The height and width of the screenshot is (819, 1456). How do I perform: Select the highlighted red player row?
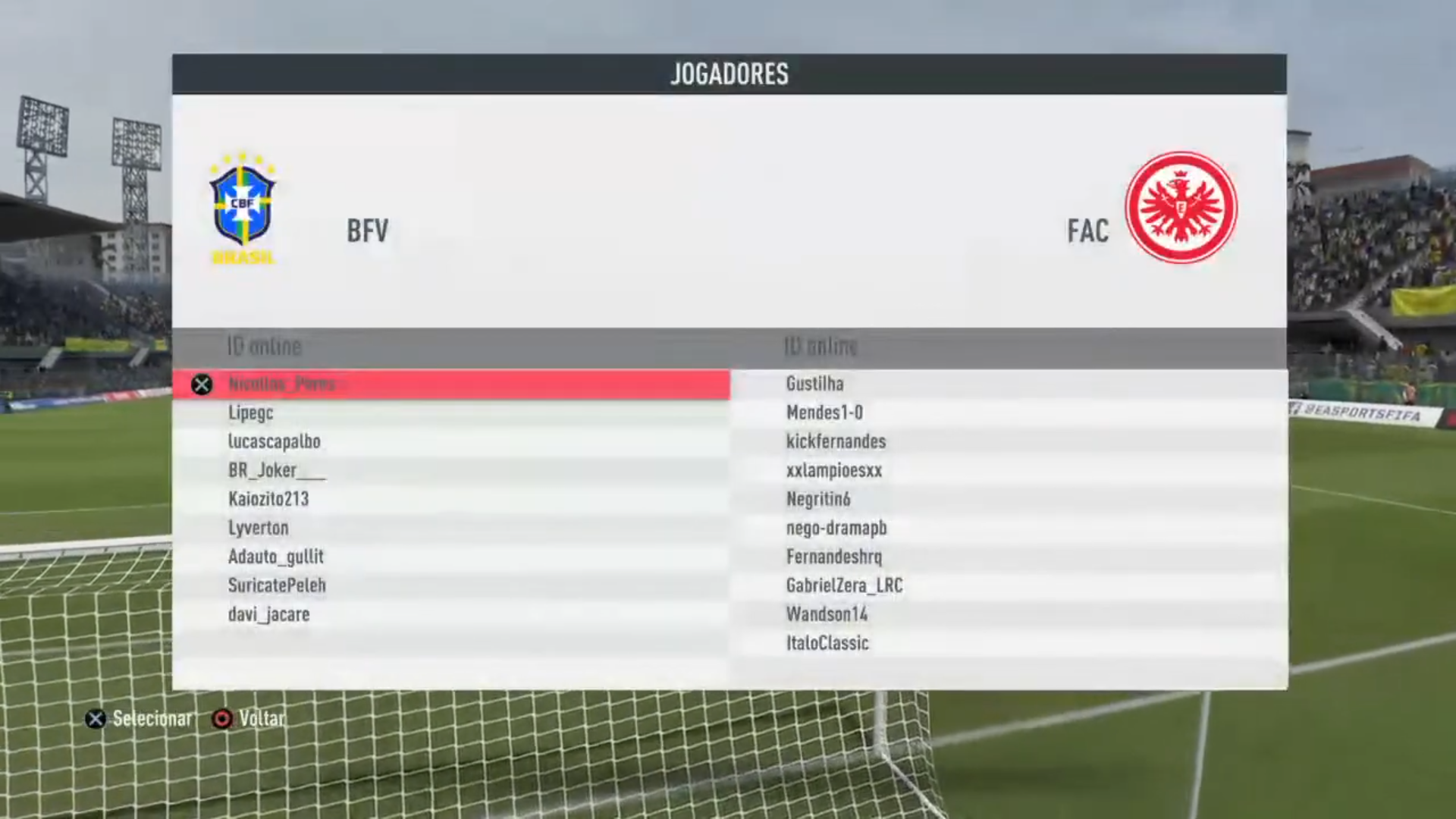[450, 384]
